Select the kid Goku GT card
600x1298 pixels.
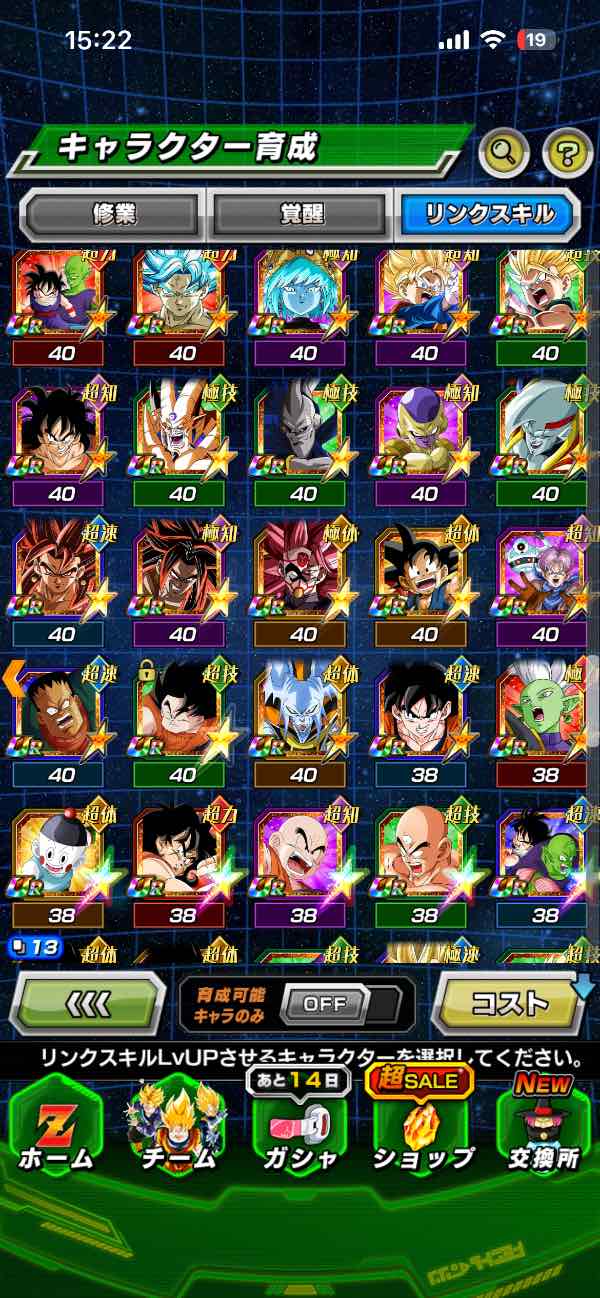pyautogui.click(x=424, y=569)
